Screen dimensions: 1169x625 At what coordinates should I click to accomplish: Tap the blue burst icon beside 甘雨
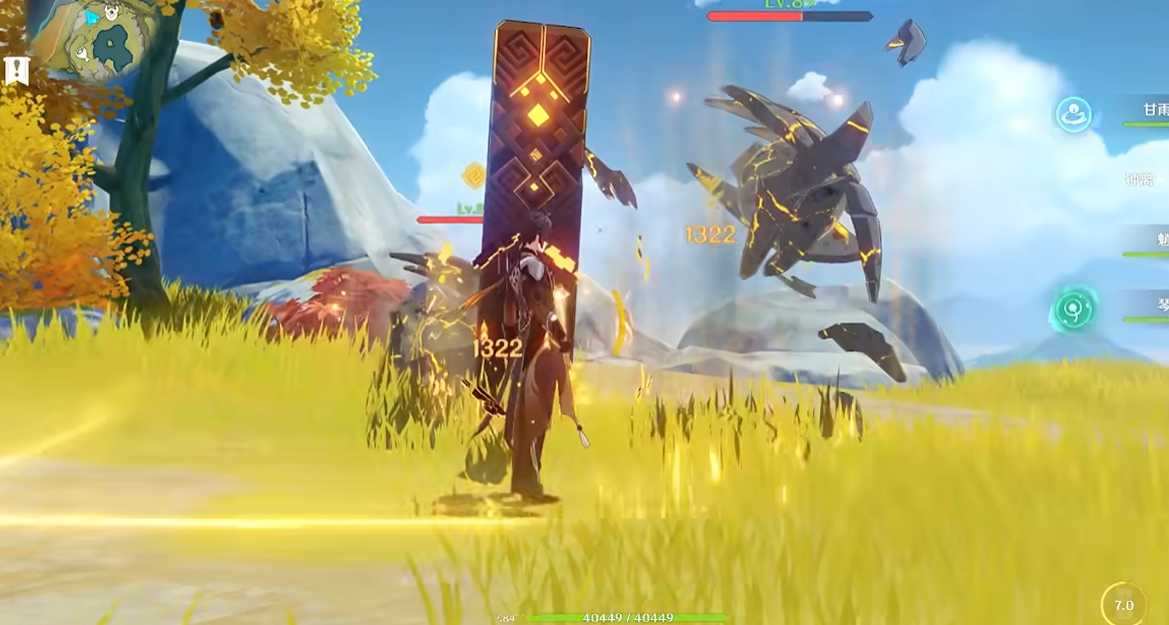coord(1074,114)
